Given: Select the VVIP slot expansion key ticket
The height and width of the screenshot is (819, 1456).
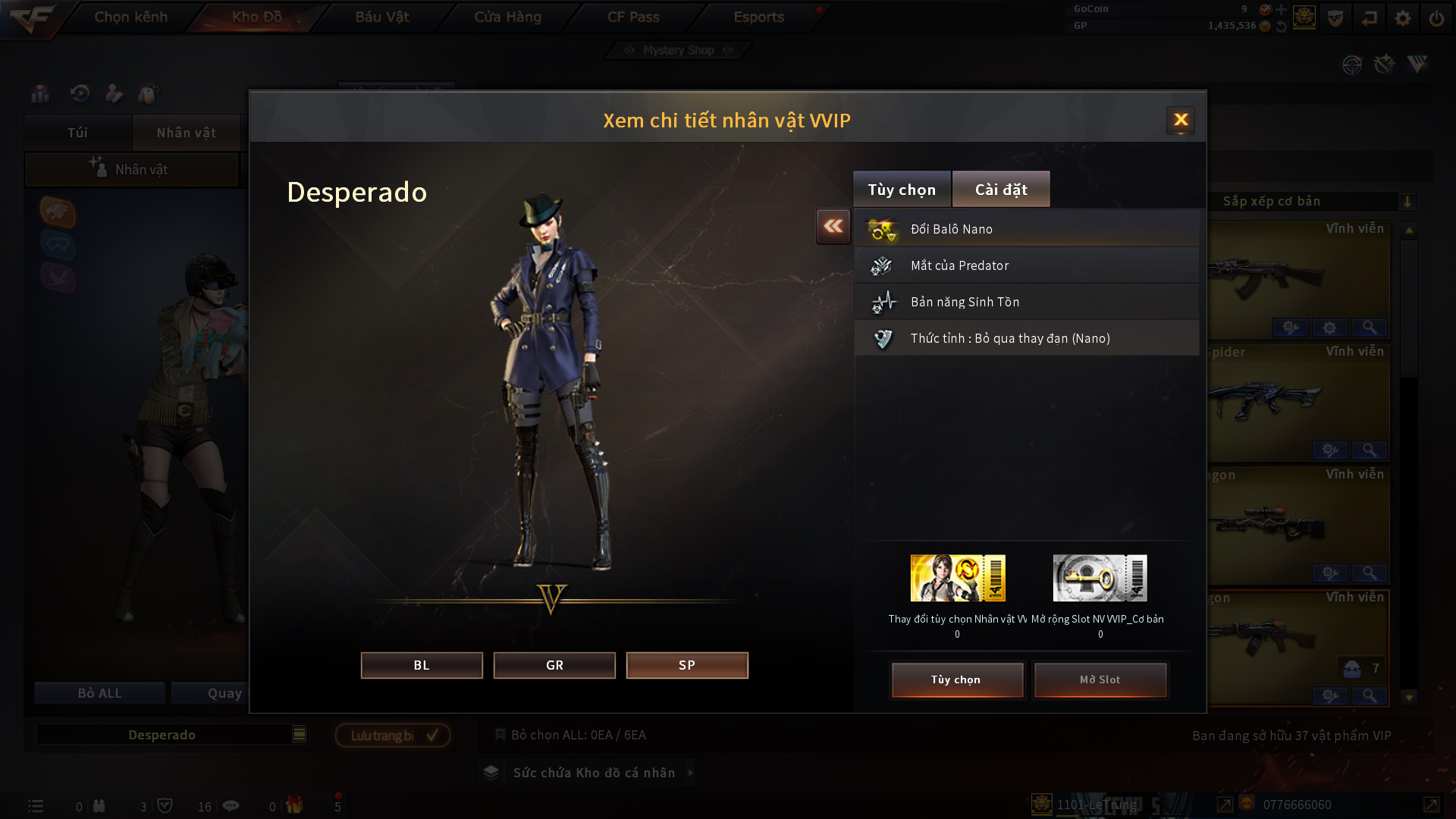Looking at the screenshot, I should pos(1100,578).
